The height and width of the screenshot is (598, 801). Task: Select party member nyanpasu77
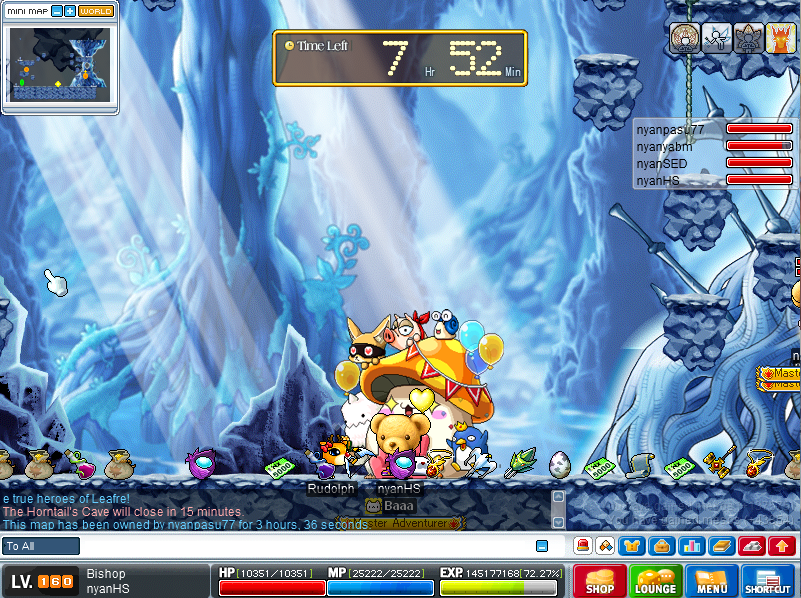click(671, 130)
